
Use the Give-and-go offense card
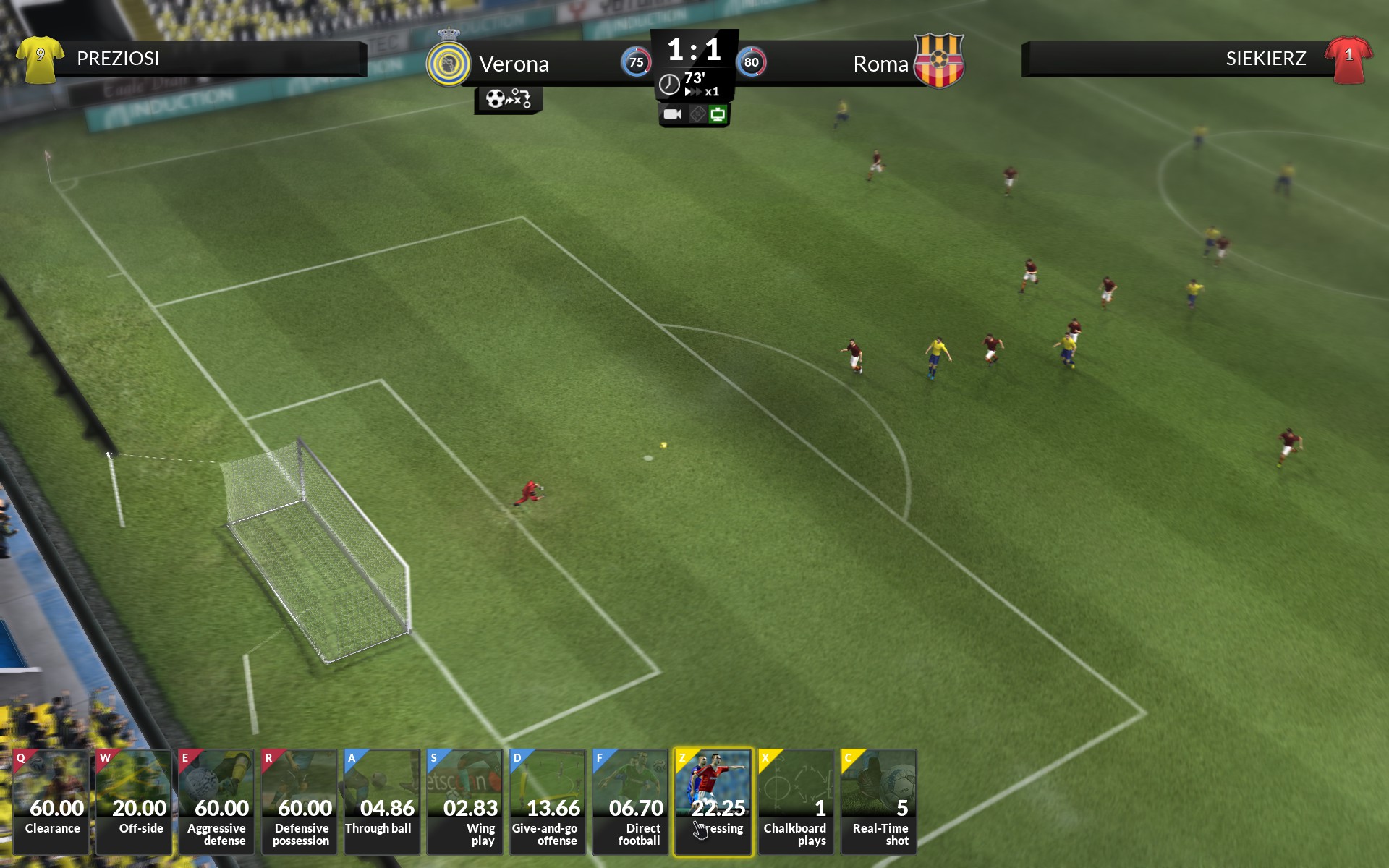point(547,801)
